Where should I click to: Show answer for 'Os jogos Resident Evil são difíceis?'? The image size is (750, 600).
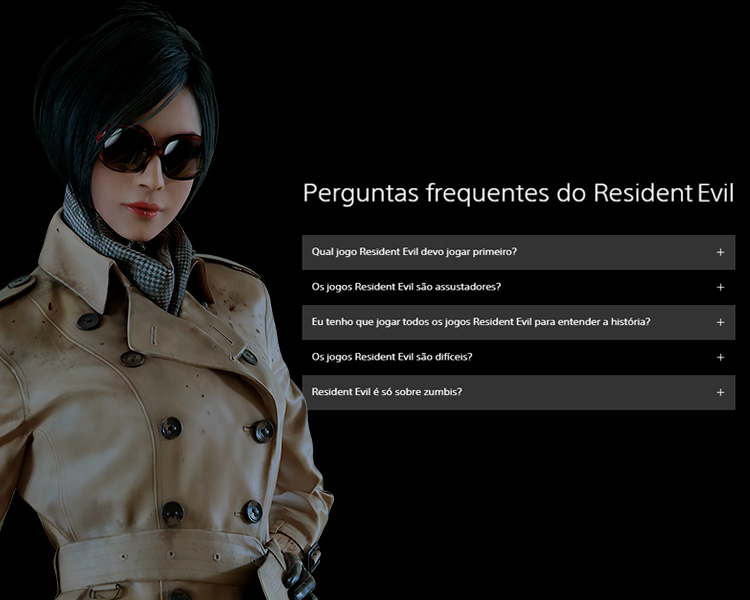pos(518,357)
